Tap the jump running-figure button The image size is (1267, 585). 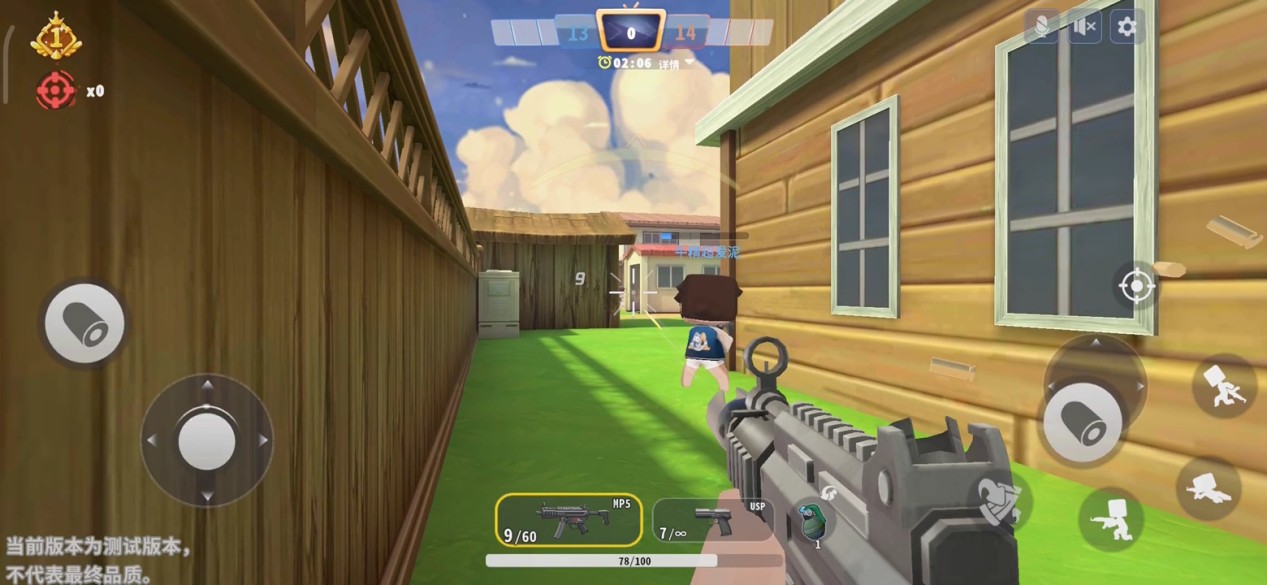coord(1224,386)
